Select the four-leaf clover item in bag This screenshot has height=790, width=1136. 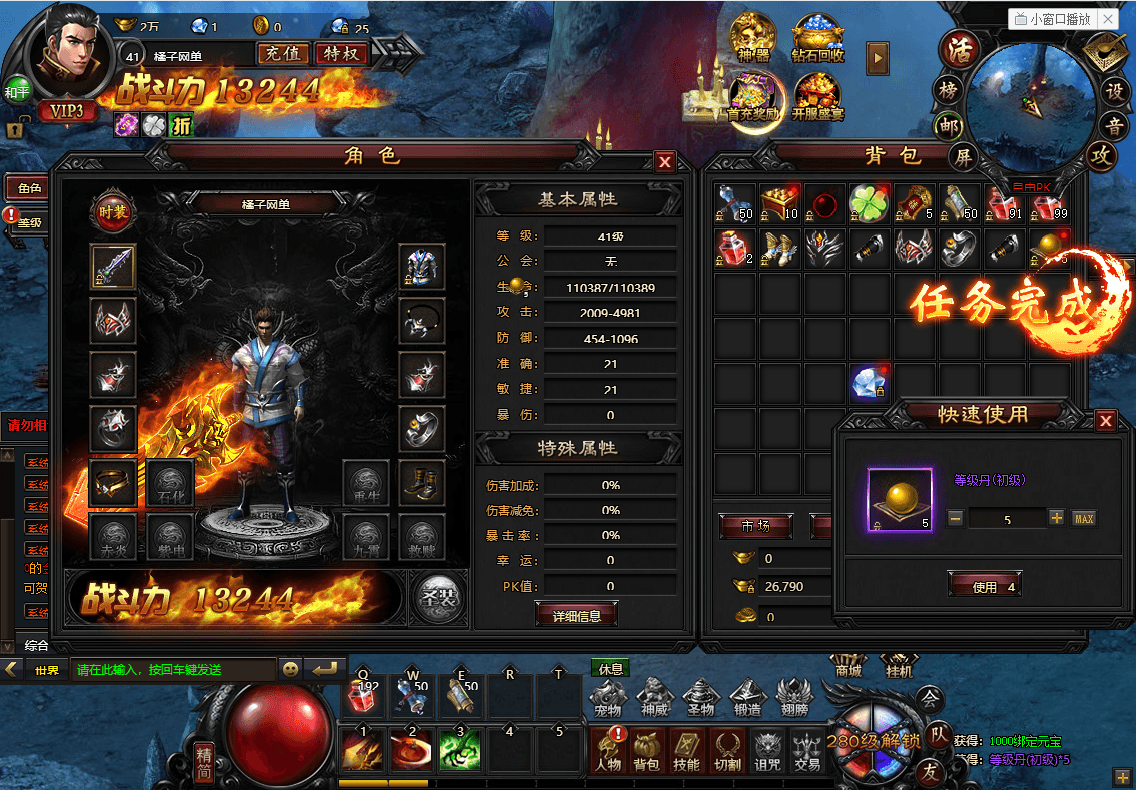tap(868, 203)
